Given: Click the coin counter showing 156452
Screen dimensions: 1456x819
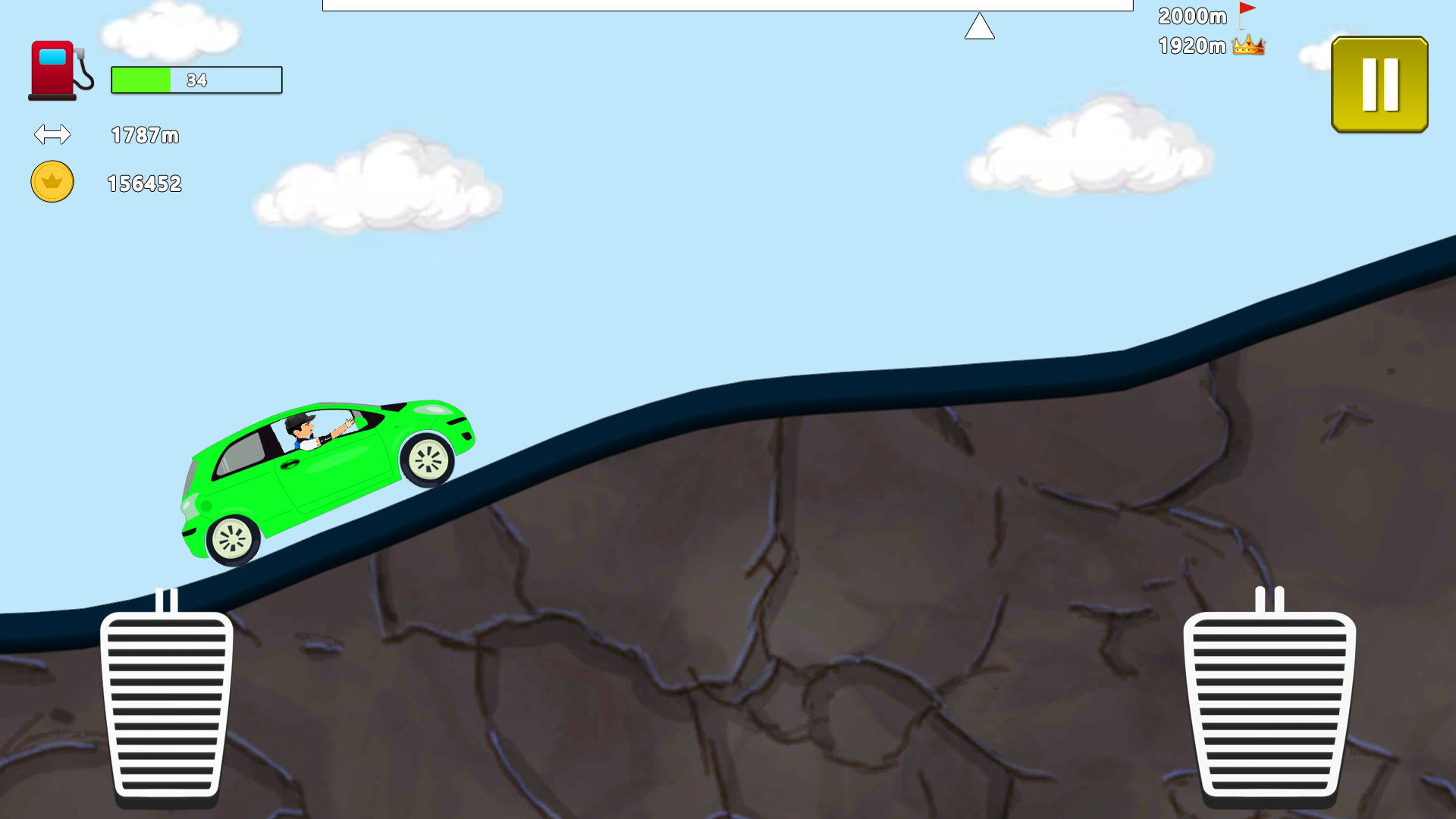Looking at the screenshot, I should pos(143,182).
